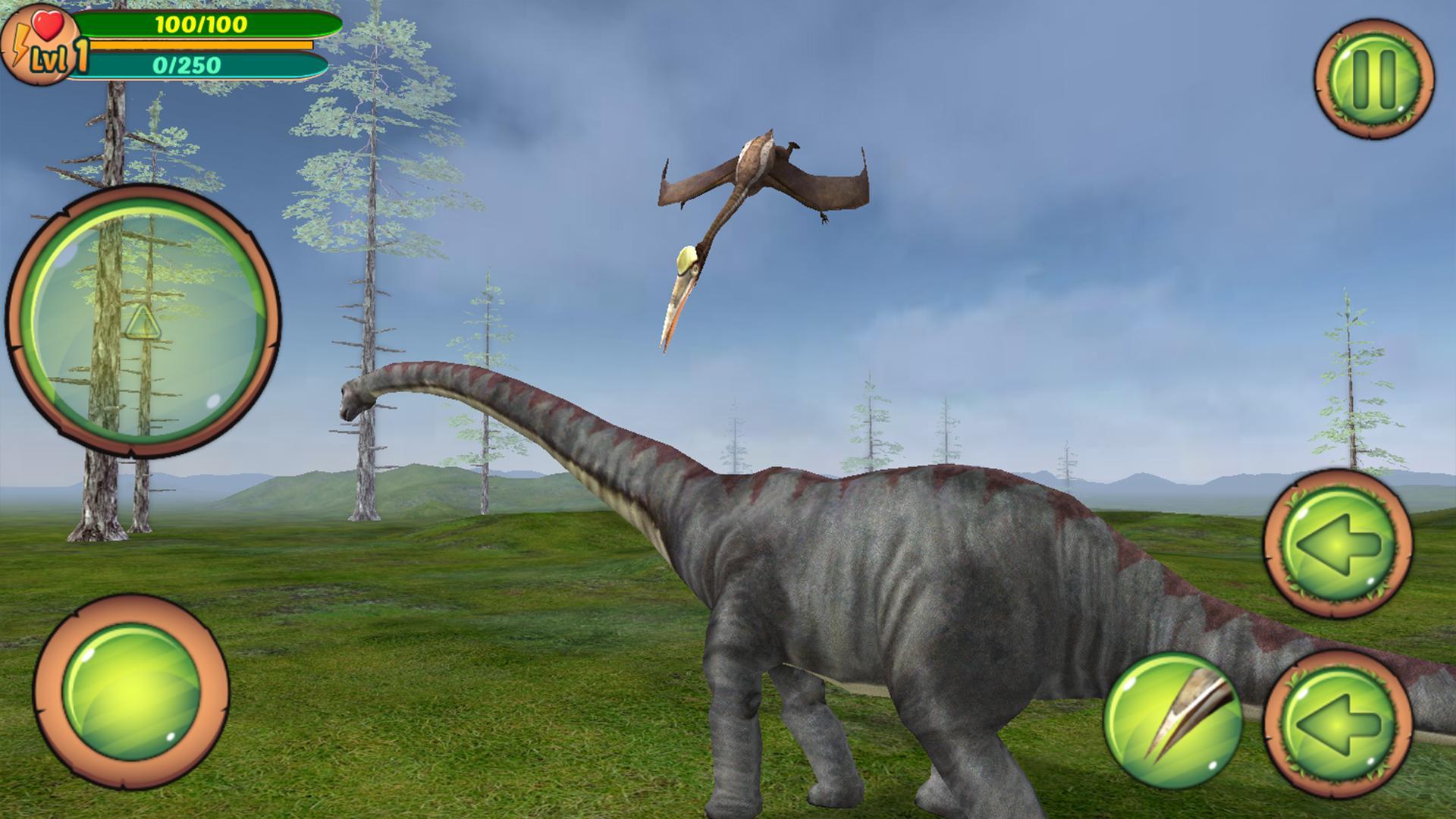Click the lightning bolt on the level badge
Viewport: 1456px width, 819px height.
[22, 43]
